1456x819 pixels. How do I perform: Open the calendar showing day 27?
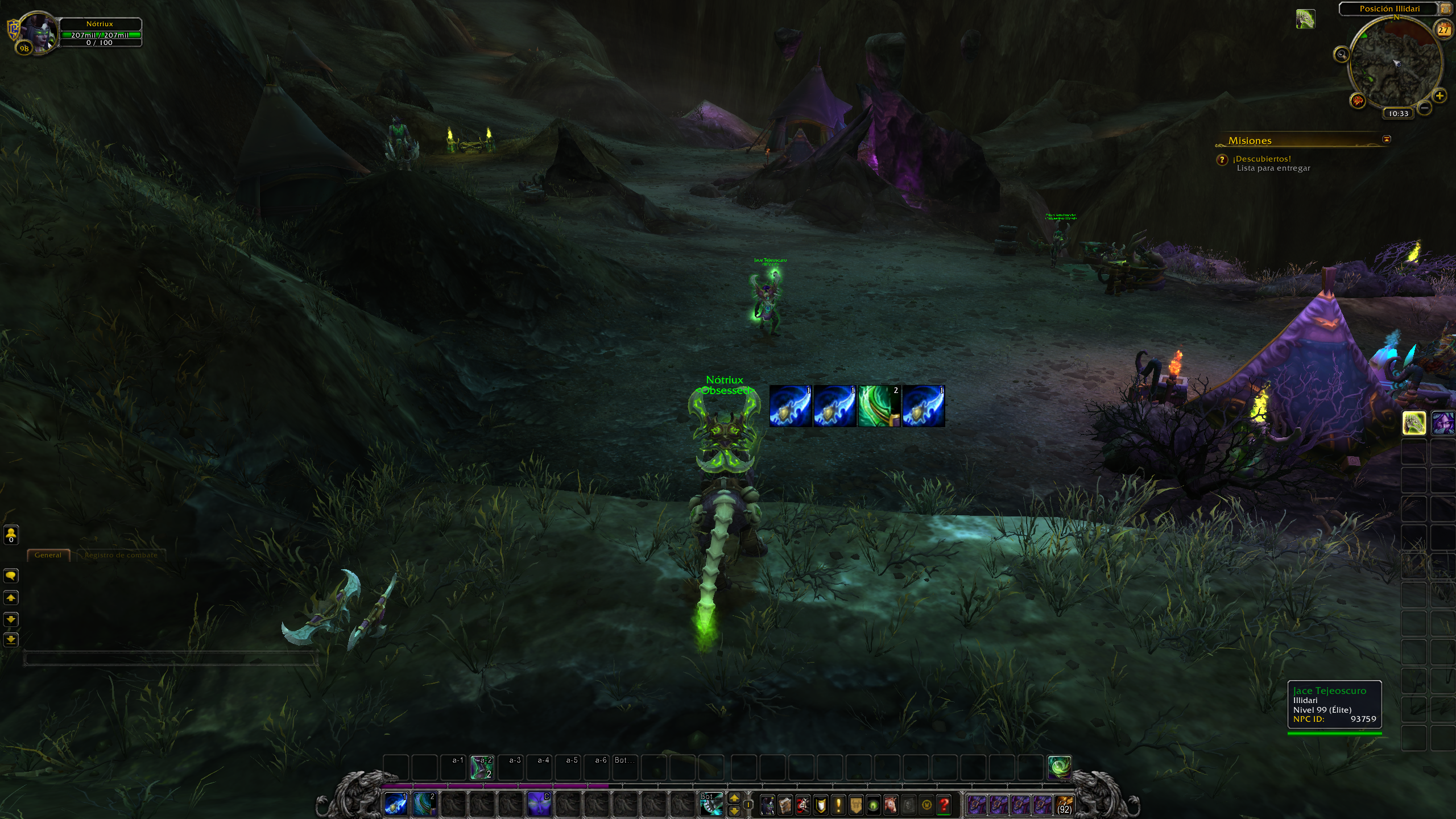click(1443, 30)
